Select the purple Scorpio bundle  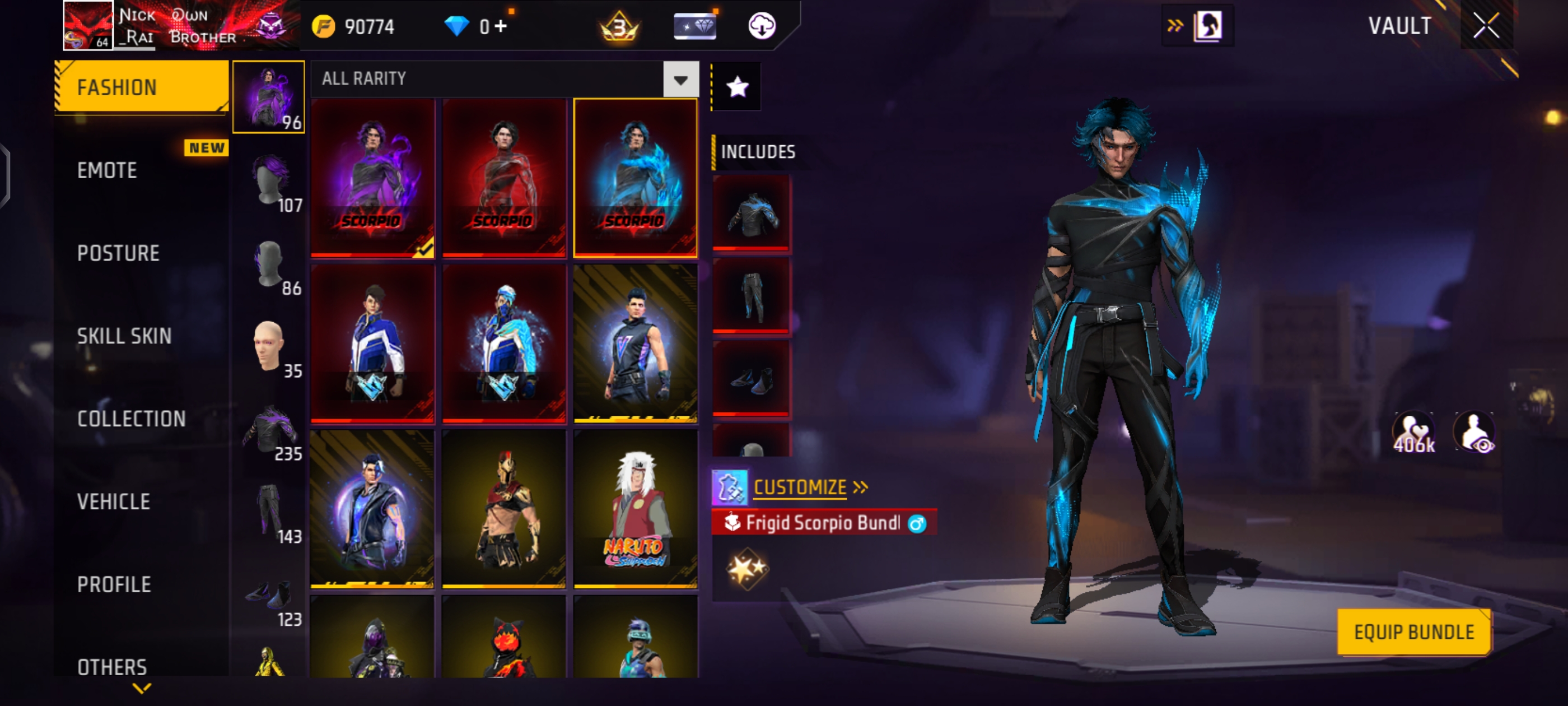click(x=372, y=176)
